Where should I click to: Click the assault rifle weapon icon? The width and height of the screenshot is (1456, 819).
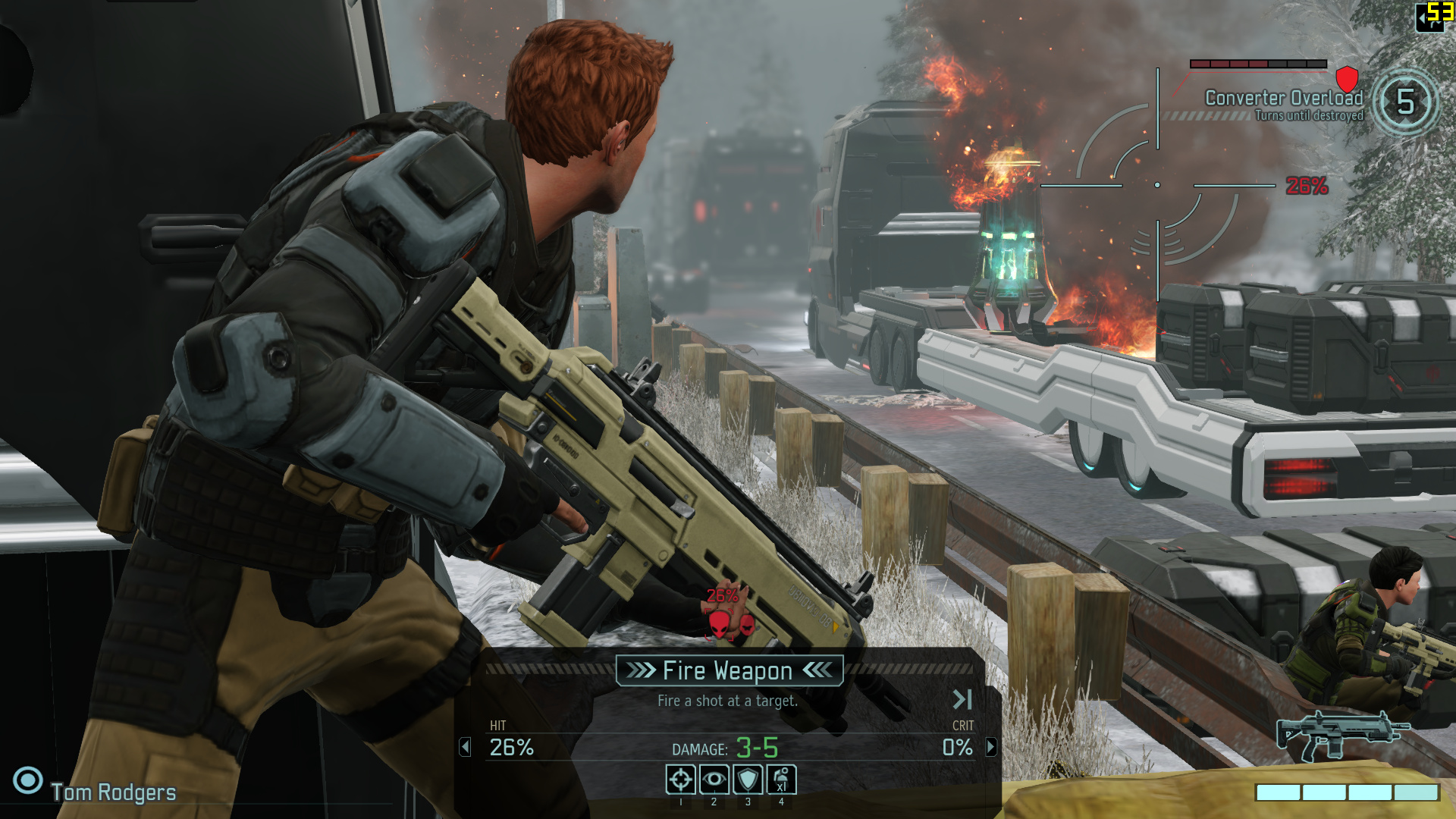1342,736
